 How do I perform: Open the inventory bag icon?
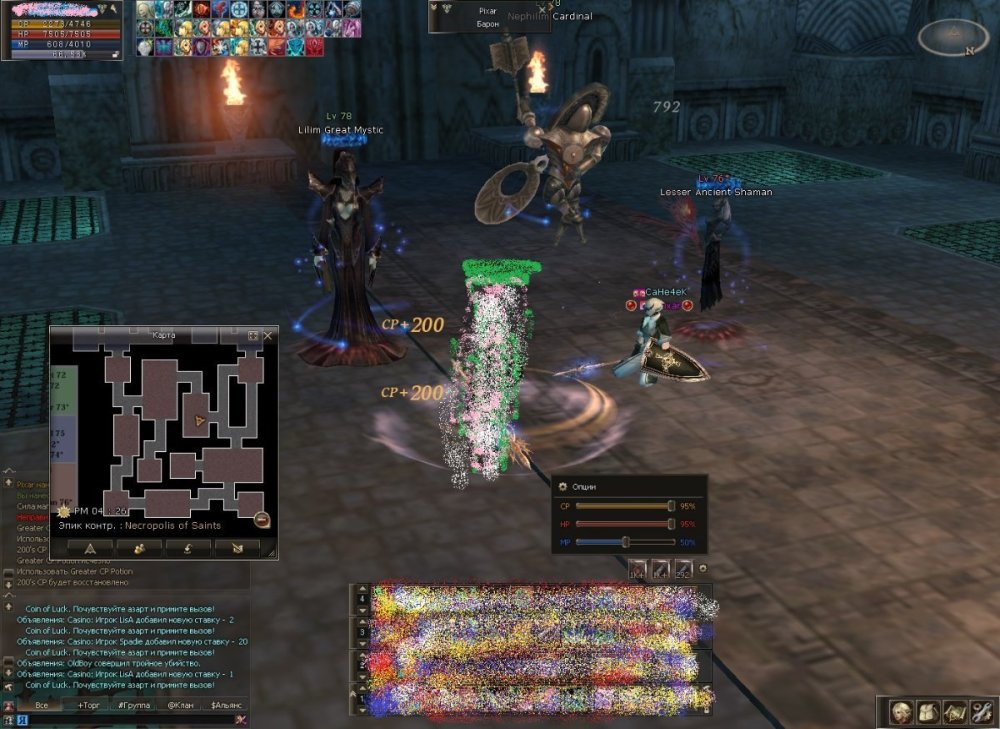[928, 712]
